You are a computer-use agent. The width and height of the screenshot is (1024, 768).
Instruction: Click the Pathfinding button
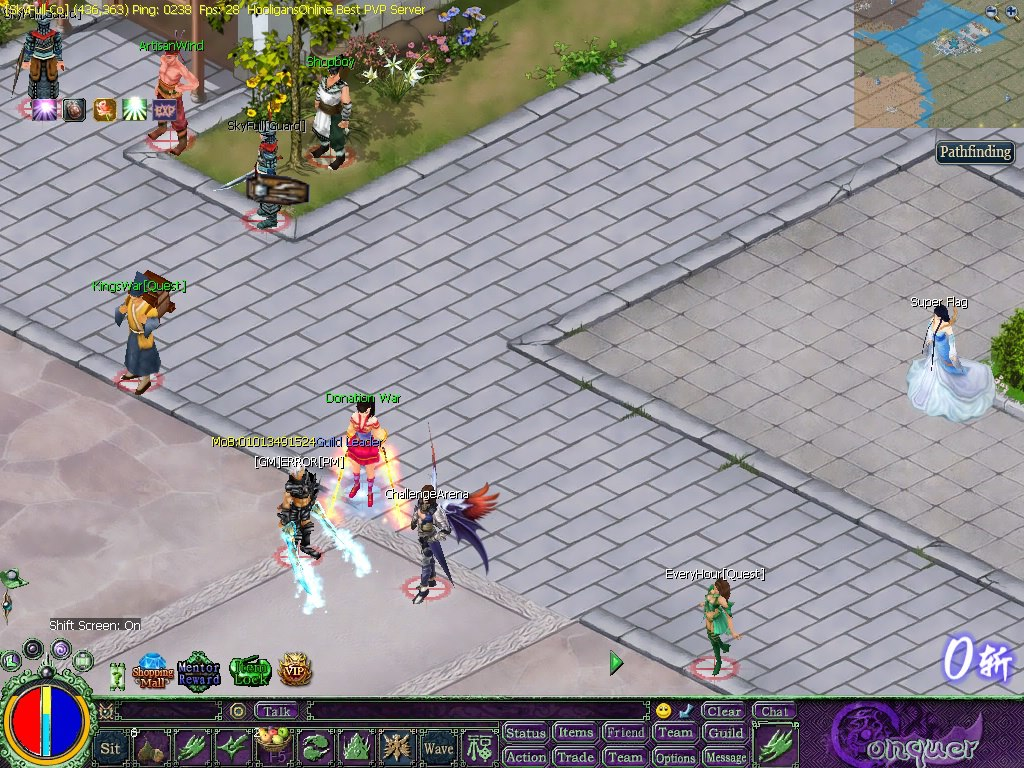tap(975, 153)
